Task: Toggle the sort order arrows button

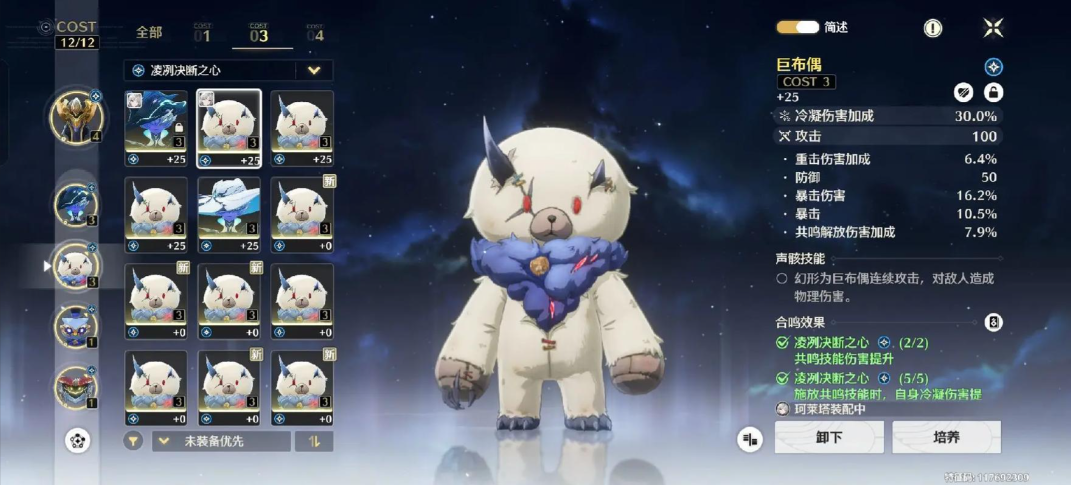Action: 314,441
